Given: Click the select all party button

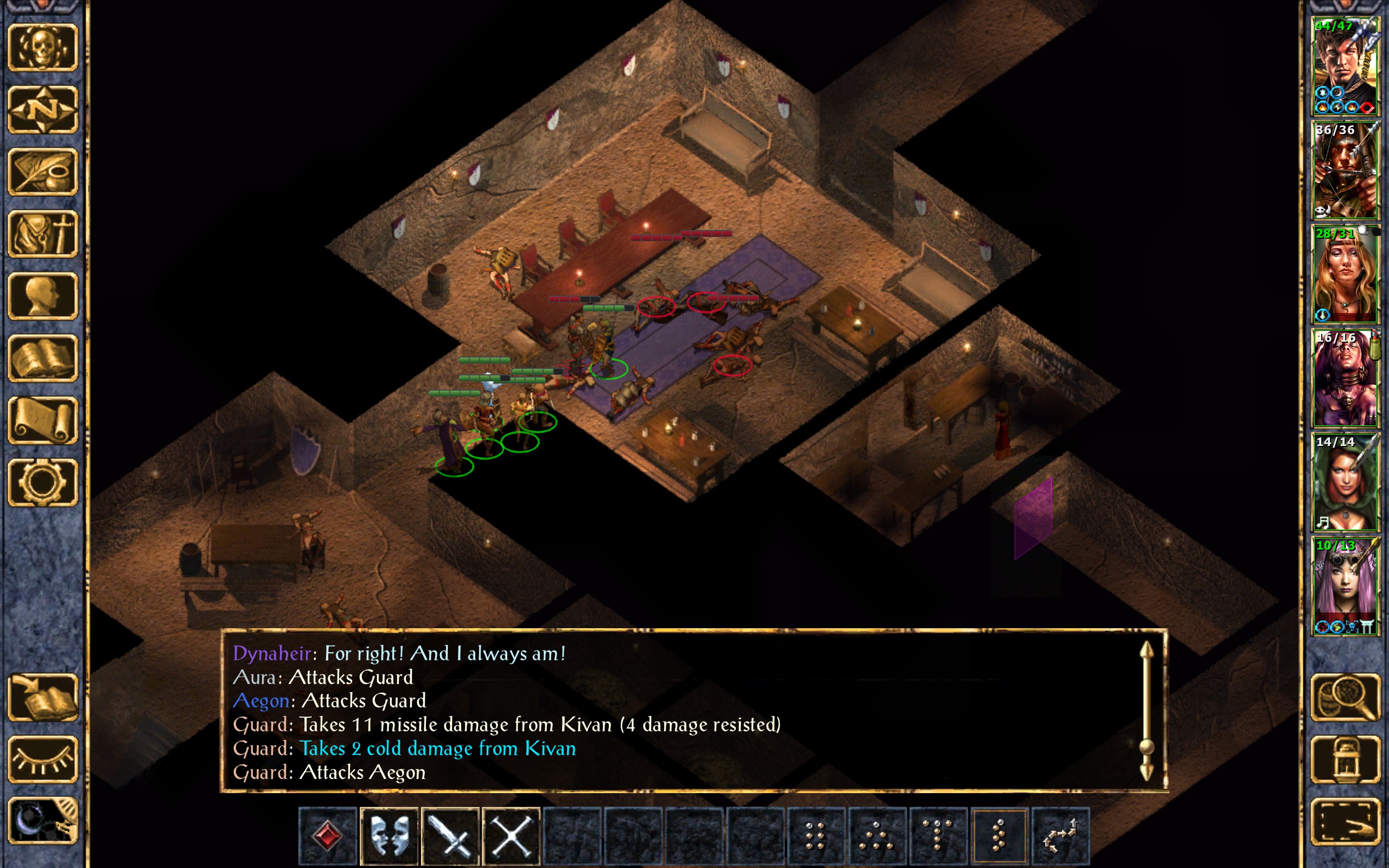Looking at the screenshot, I should coord(1346,821).
